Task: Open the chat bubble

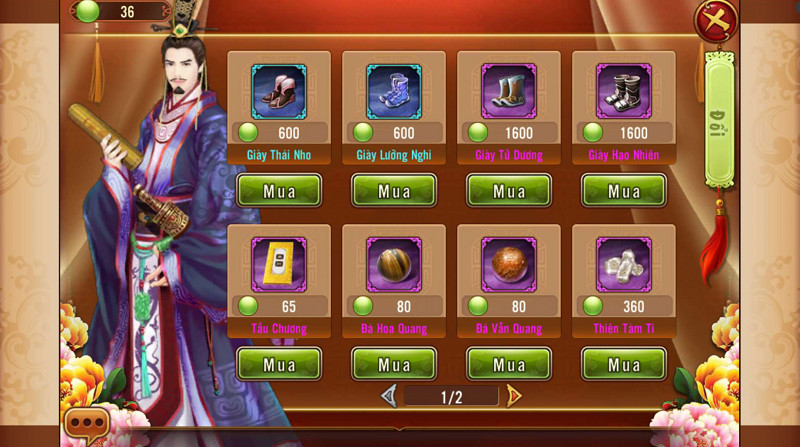Action: tap(85, 425)
